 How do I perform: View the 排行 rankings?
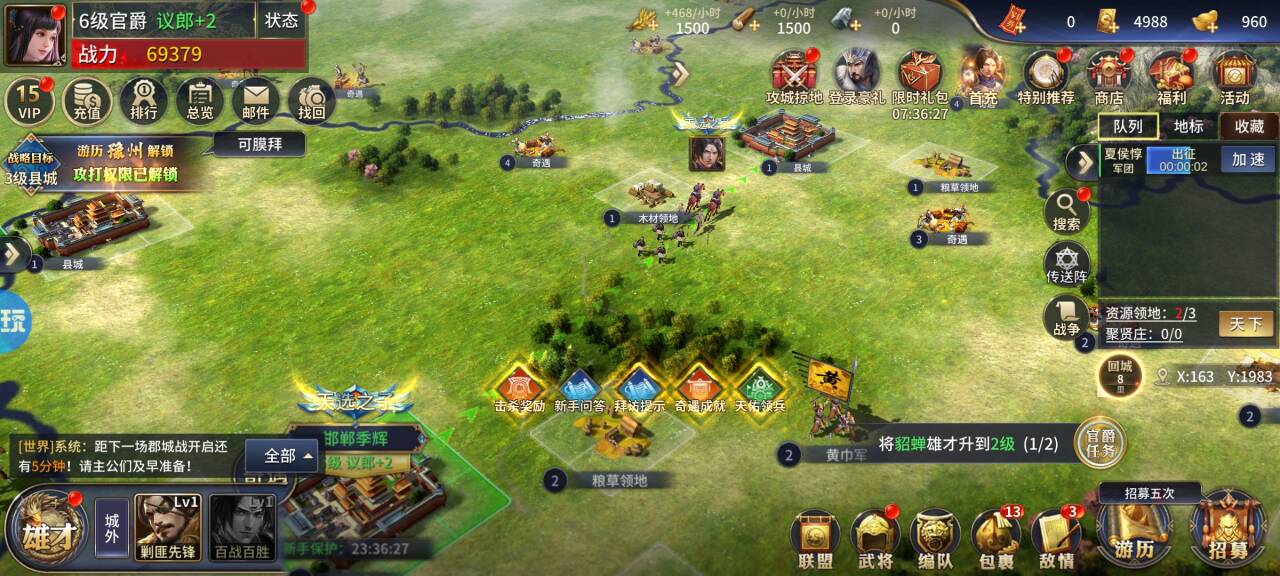click(x=143, y=100)
